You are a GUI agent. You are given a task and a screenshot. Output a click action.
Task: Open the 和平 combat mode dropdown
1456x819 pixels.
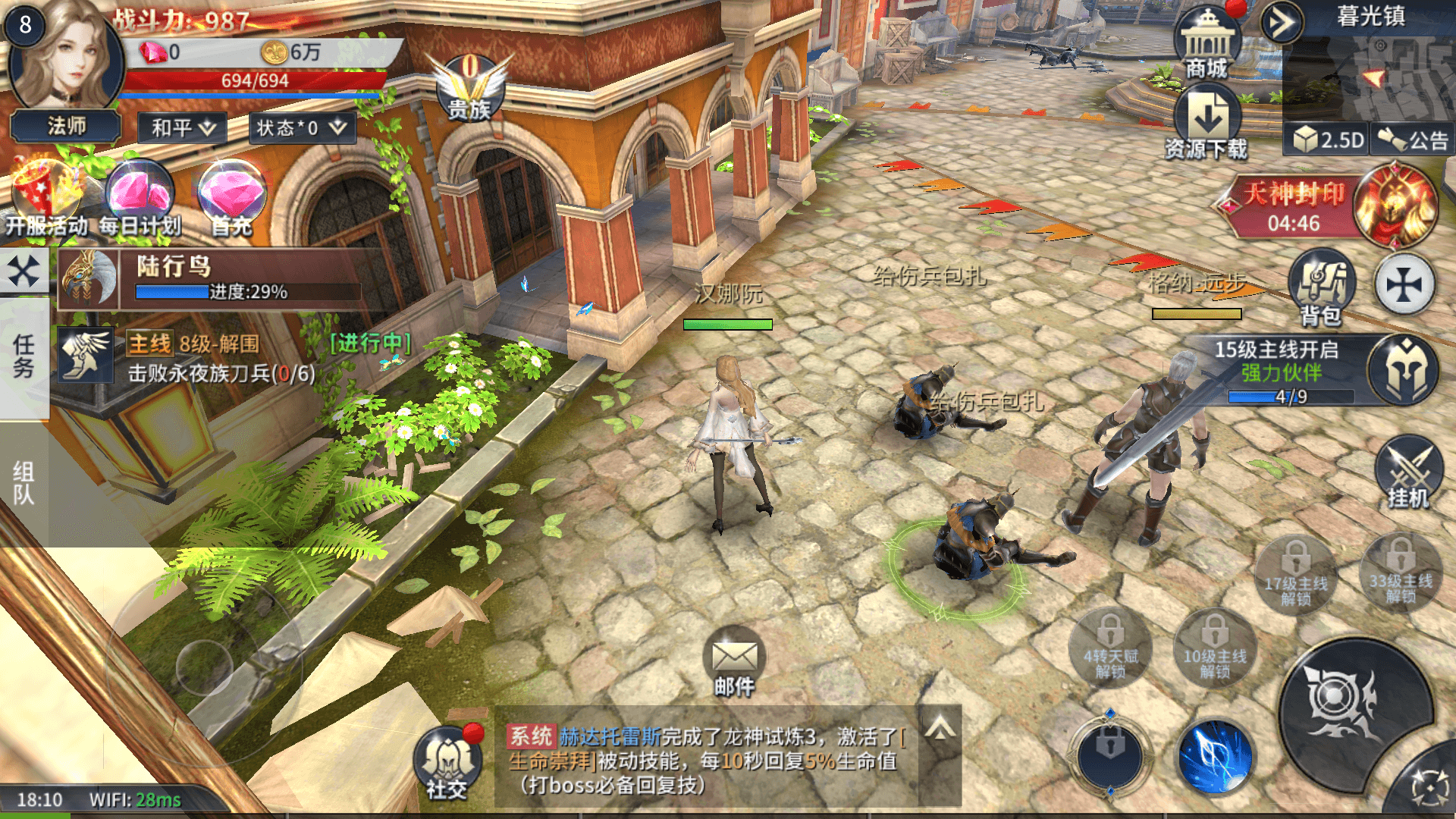click(x=183, y=127)
